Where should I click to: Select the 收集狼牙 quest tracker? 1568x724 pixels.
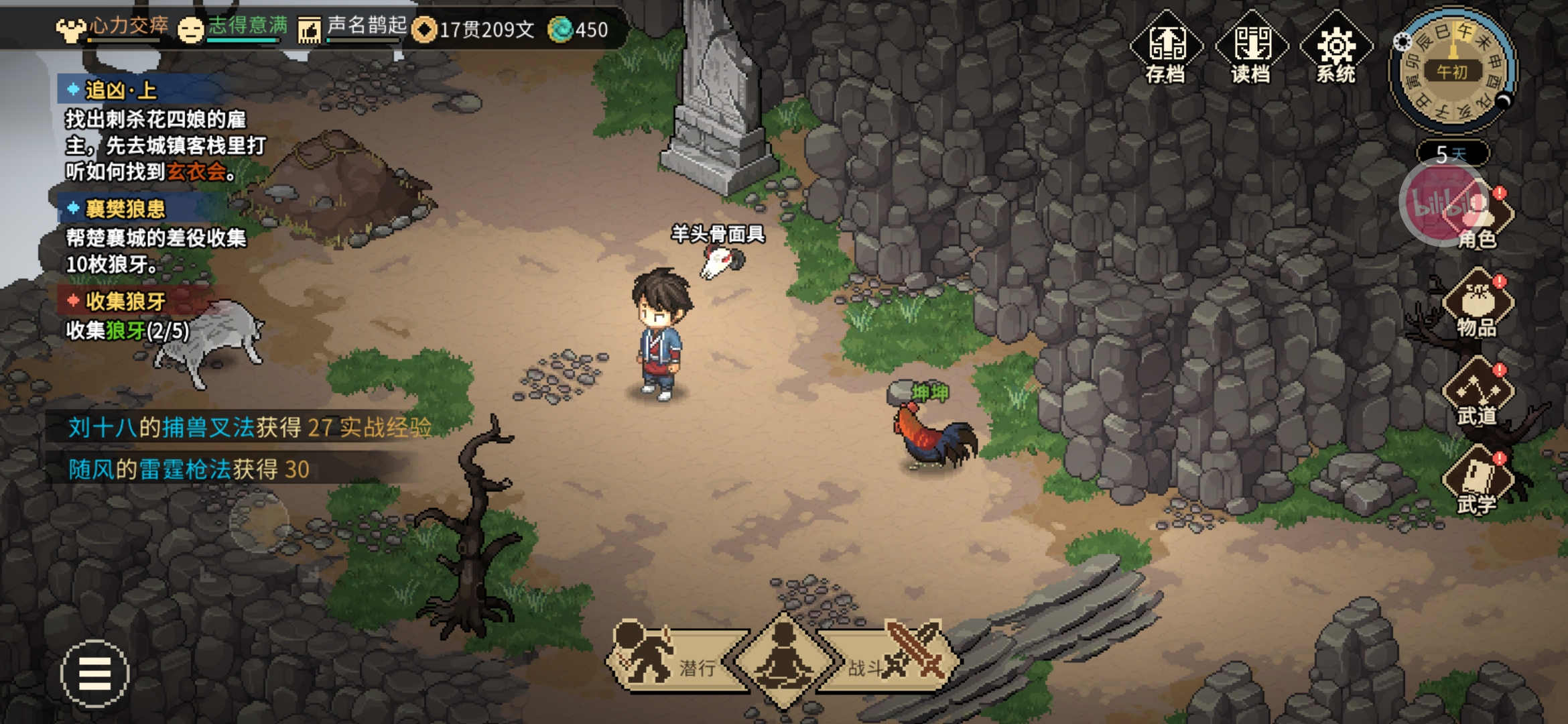125,302
